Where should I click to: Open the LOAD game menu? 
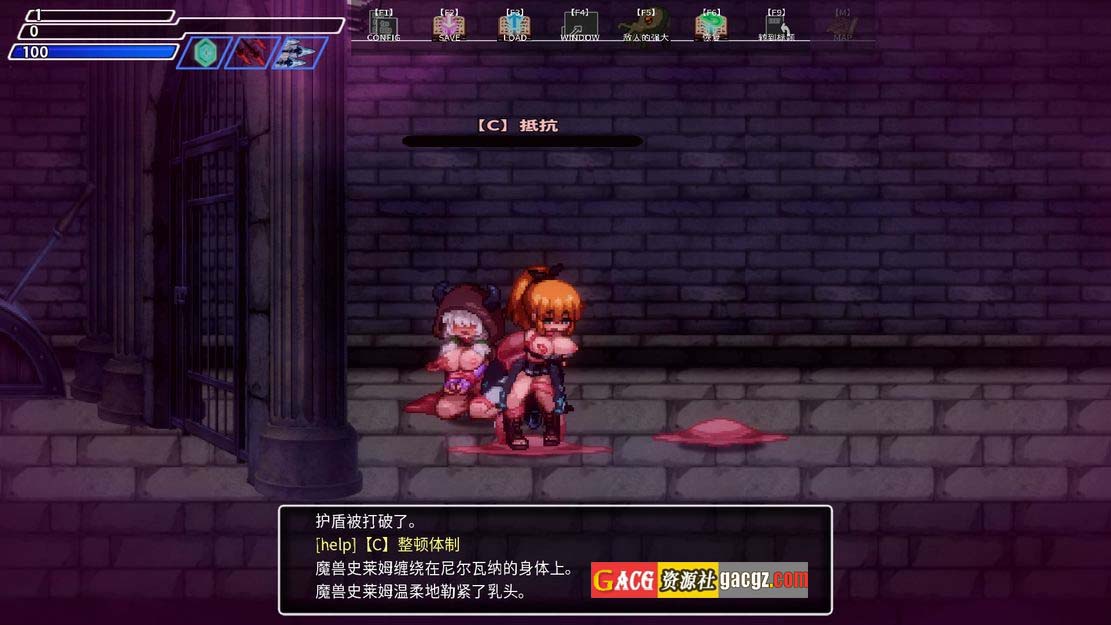click(x=514, y=26)
